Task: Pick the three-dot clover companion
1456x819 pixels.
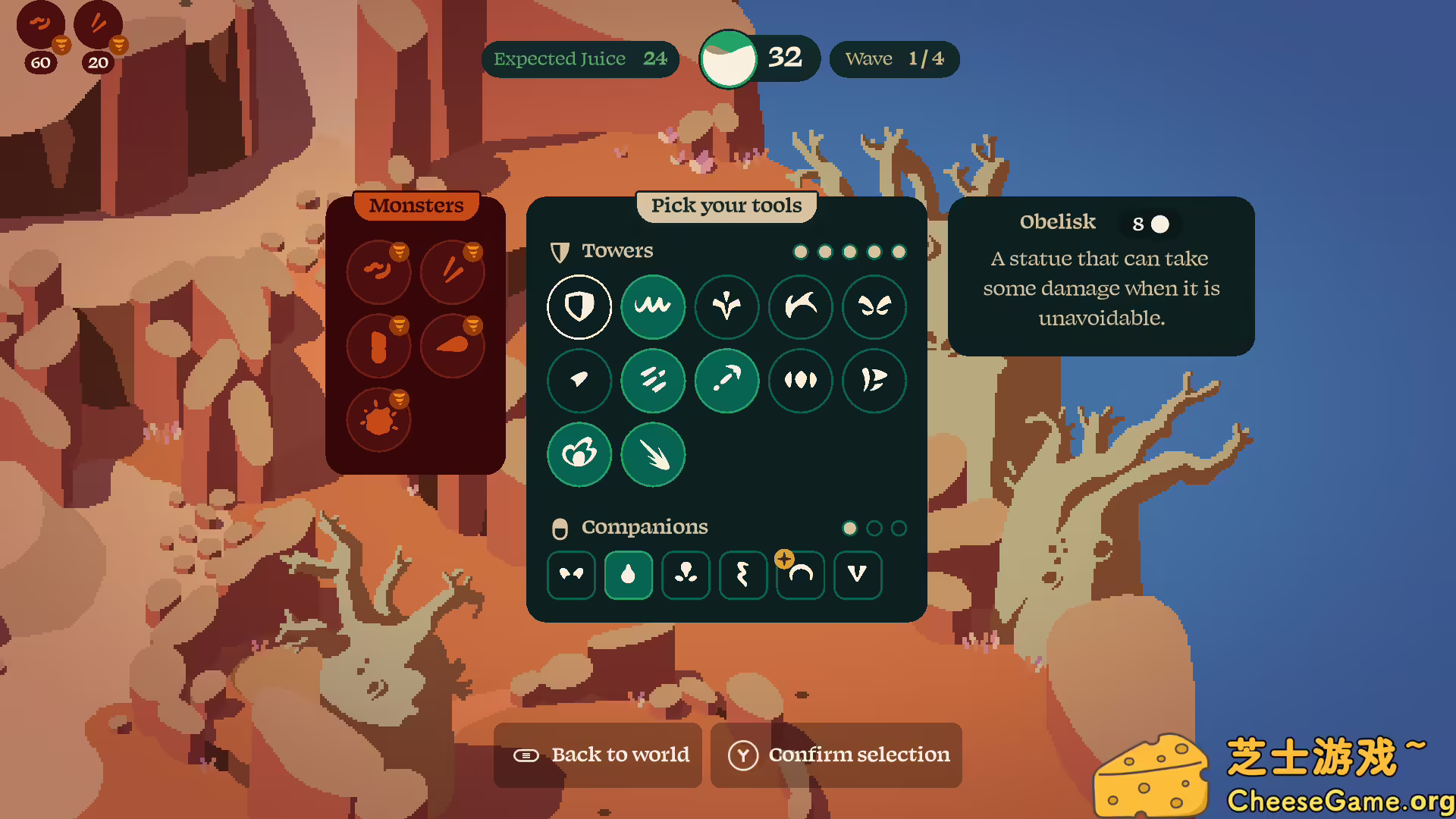Action: pos(686,575)
